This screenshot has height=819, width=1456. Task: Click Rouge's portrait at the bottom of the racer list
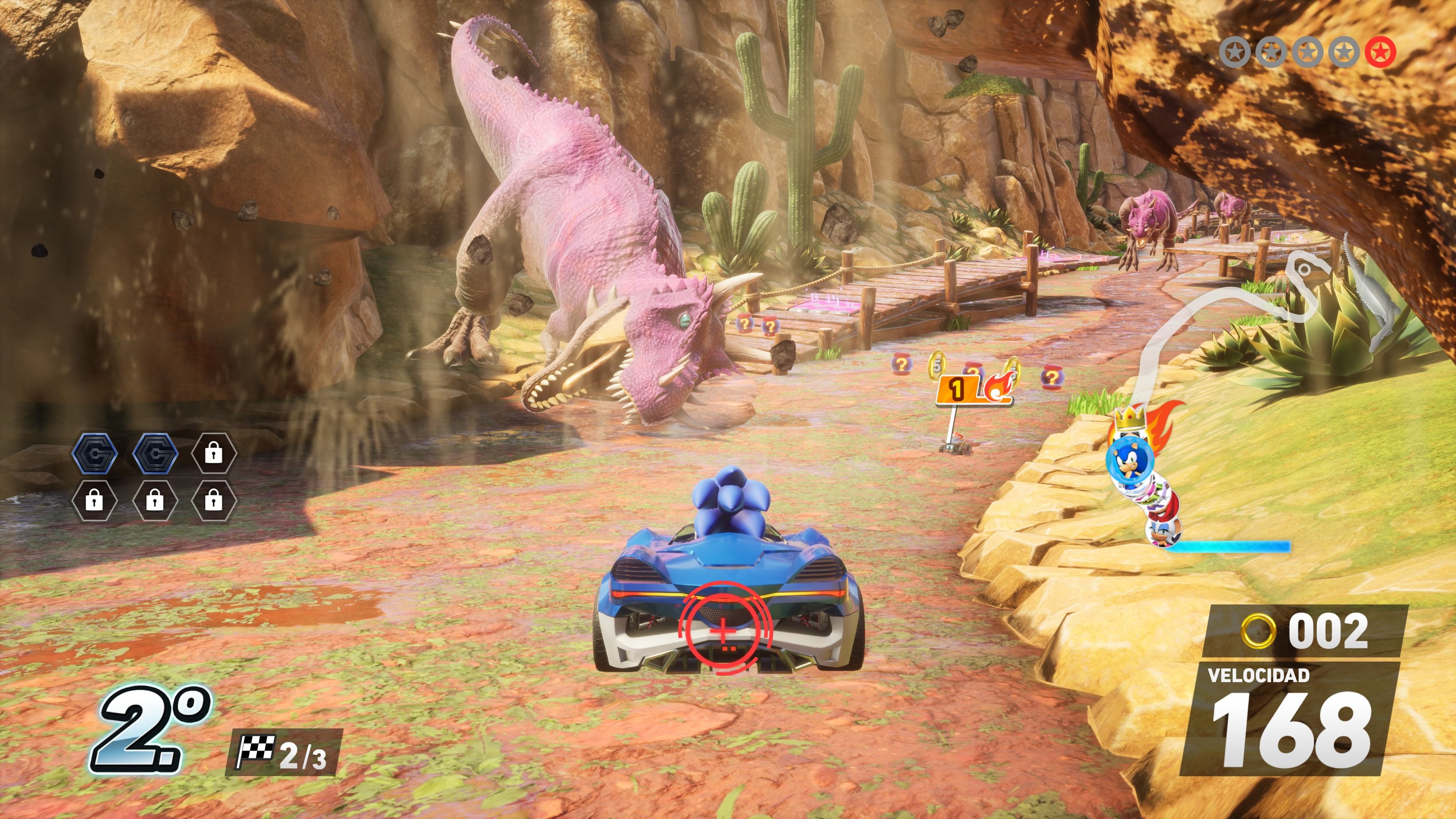[x=1162, y=533]
